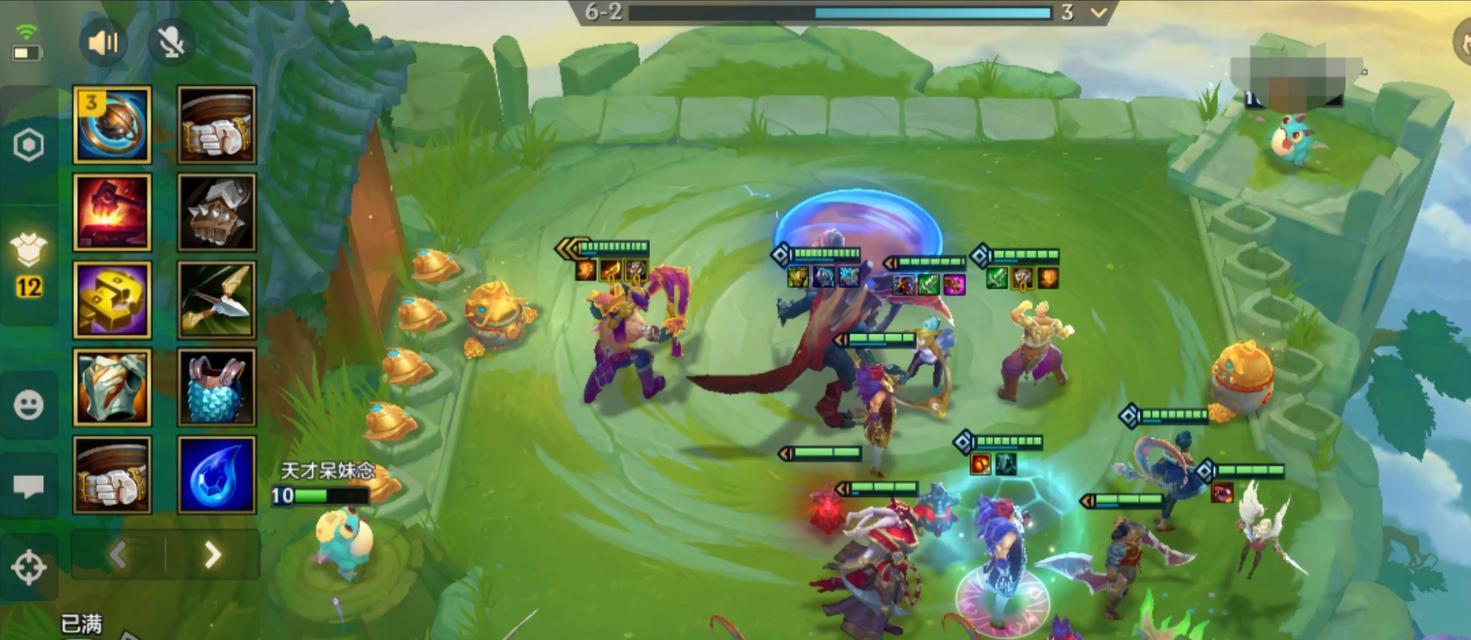Tap the crosshair target button
The image size is (1471, 640).
[28, 567]
